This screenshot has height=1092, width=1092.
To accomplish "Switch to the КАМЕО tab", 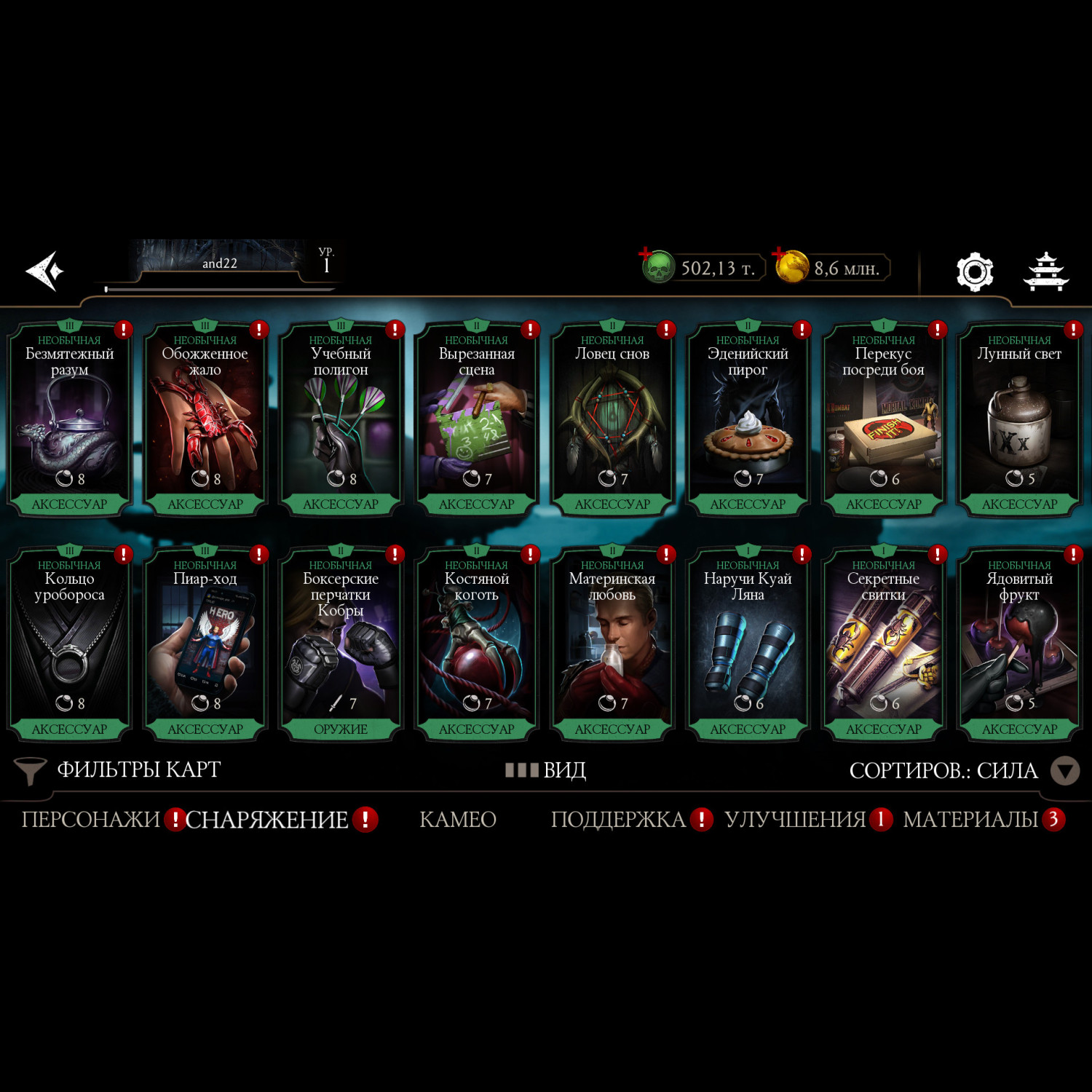I will (x=458, y=820).
